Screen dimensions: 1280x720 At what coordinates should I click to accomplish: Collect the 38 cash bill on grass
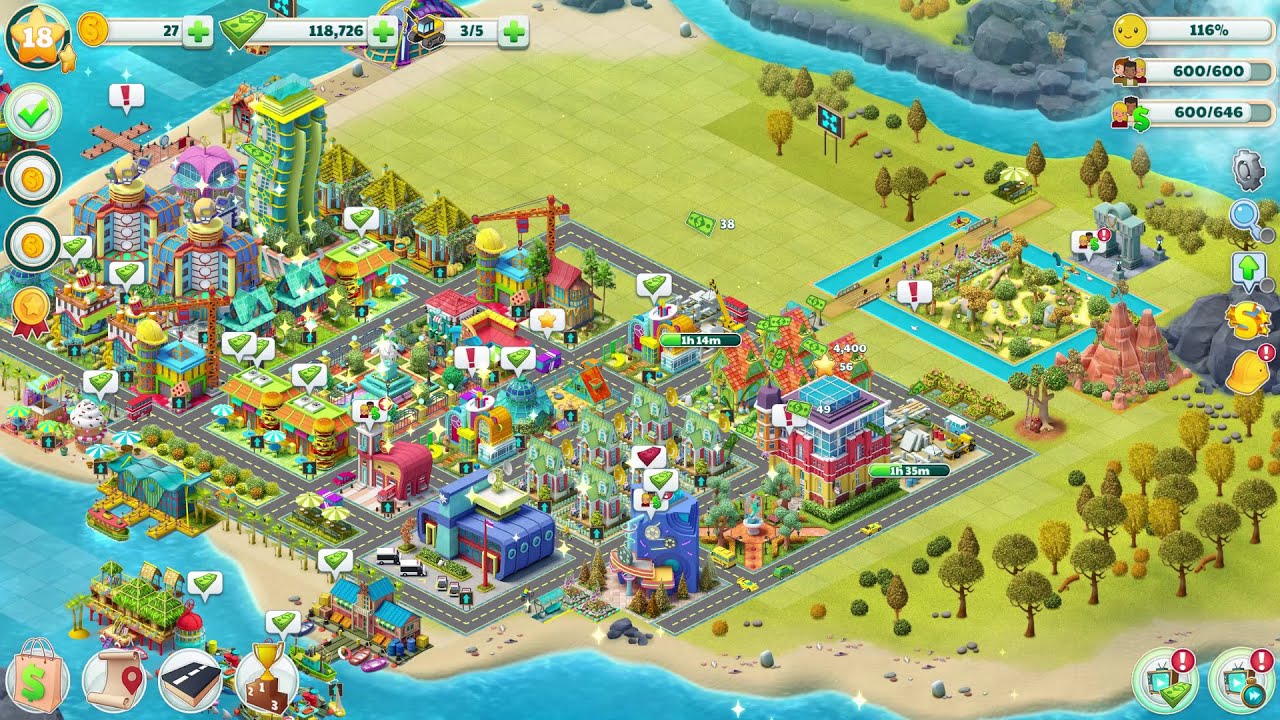702,222
